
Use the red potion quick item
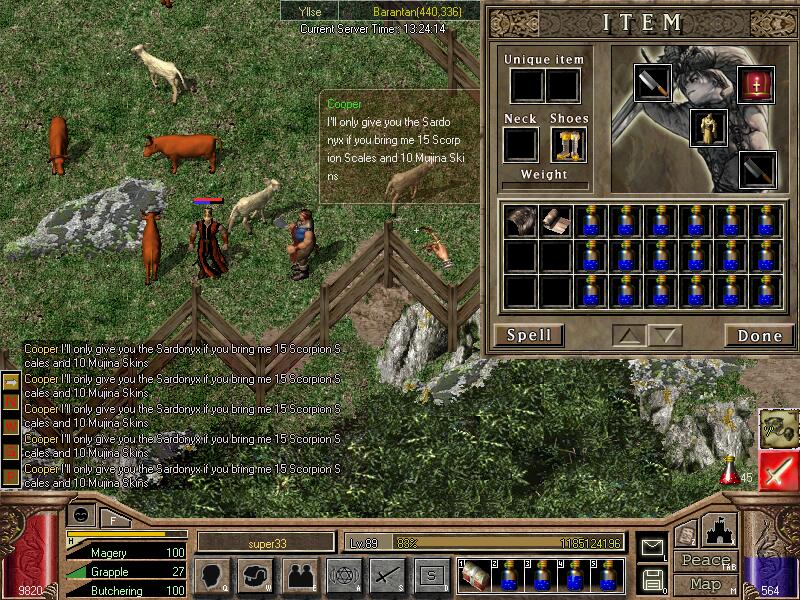coord(731,467)
